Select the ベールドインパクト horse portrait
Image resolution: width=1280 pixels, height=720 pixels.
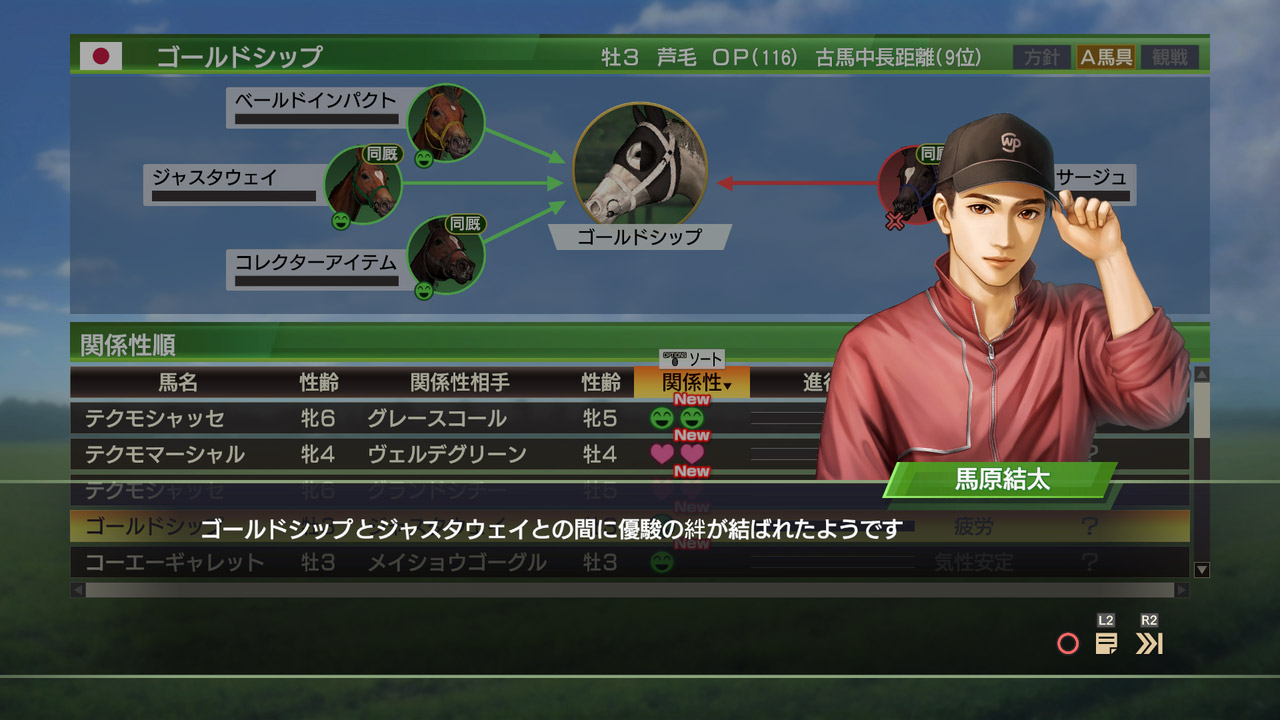[x=446, y=123]
